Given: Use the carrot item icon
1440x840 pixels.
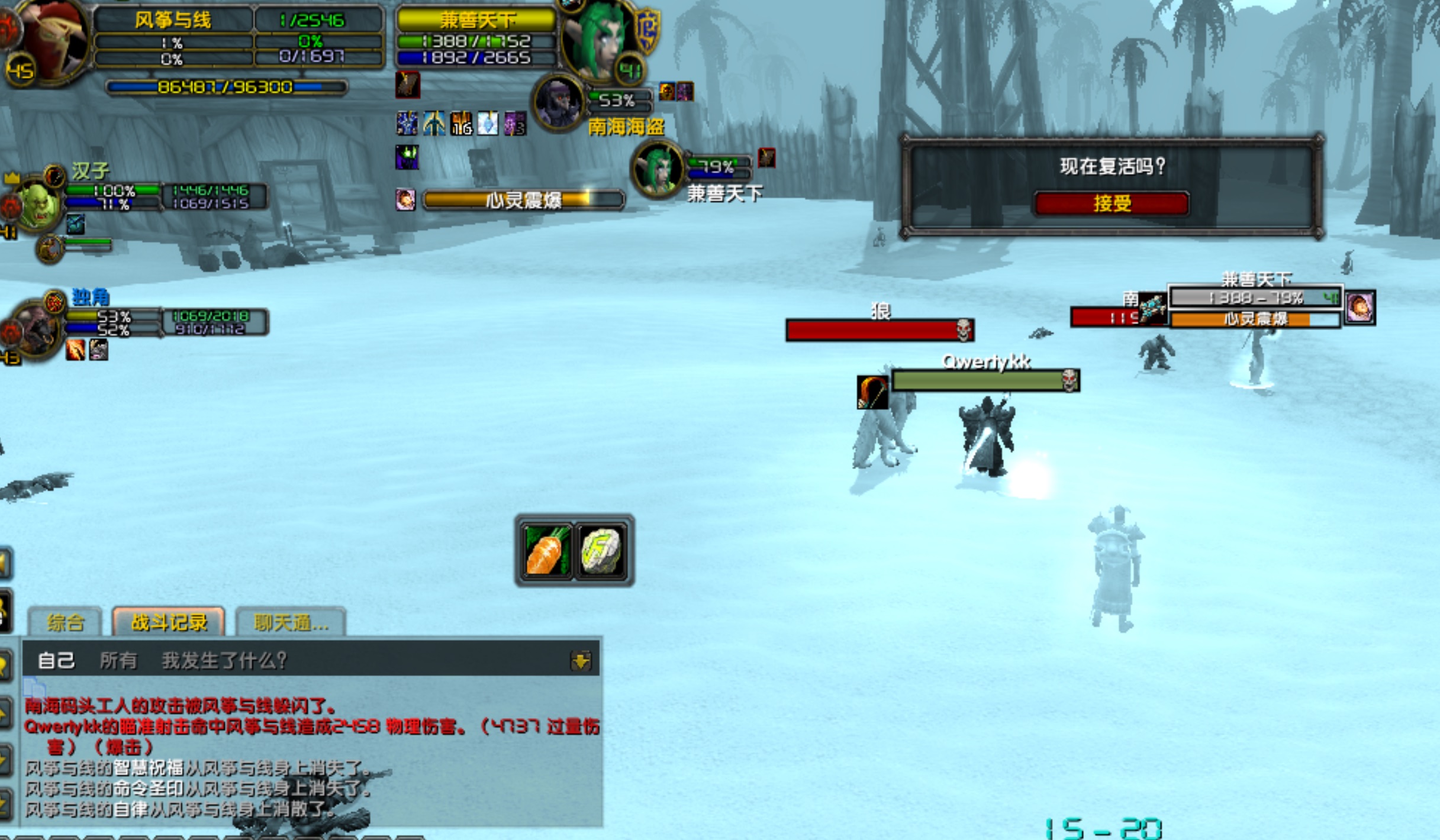Looking at the screenshot, I should pyautogui.click(x=546, y=551).
